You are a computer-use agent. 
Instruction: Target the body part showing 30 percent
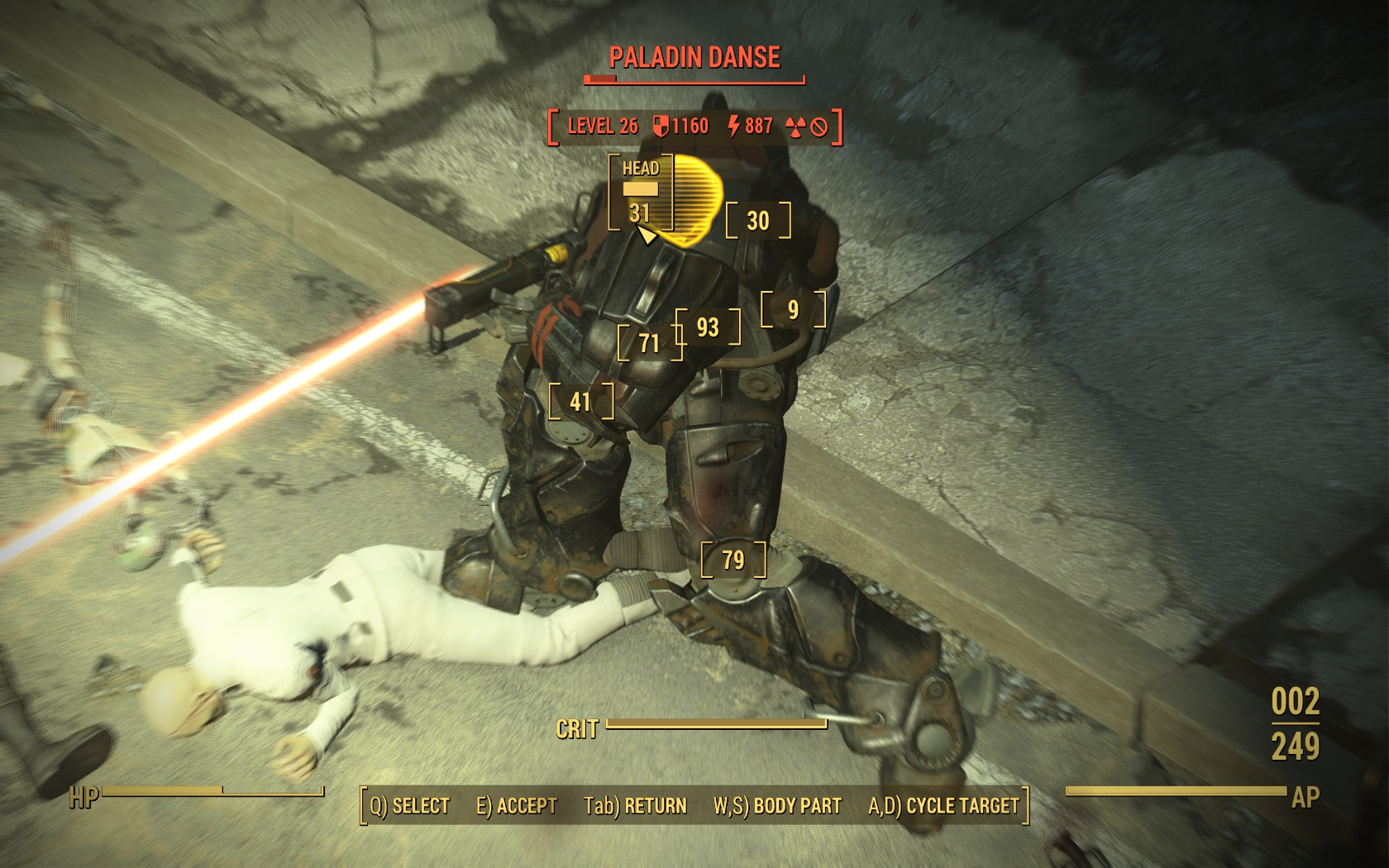758,221
